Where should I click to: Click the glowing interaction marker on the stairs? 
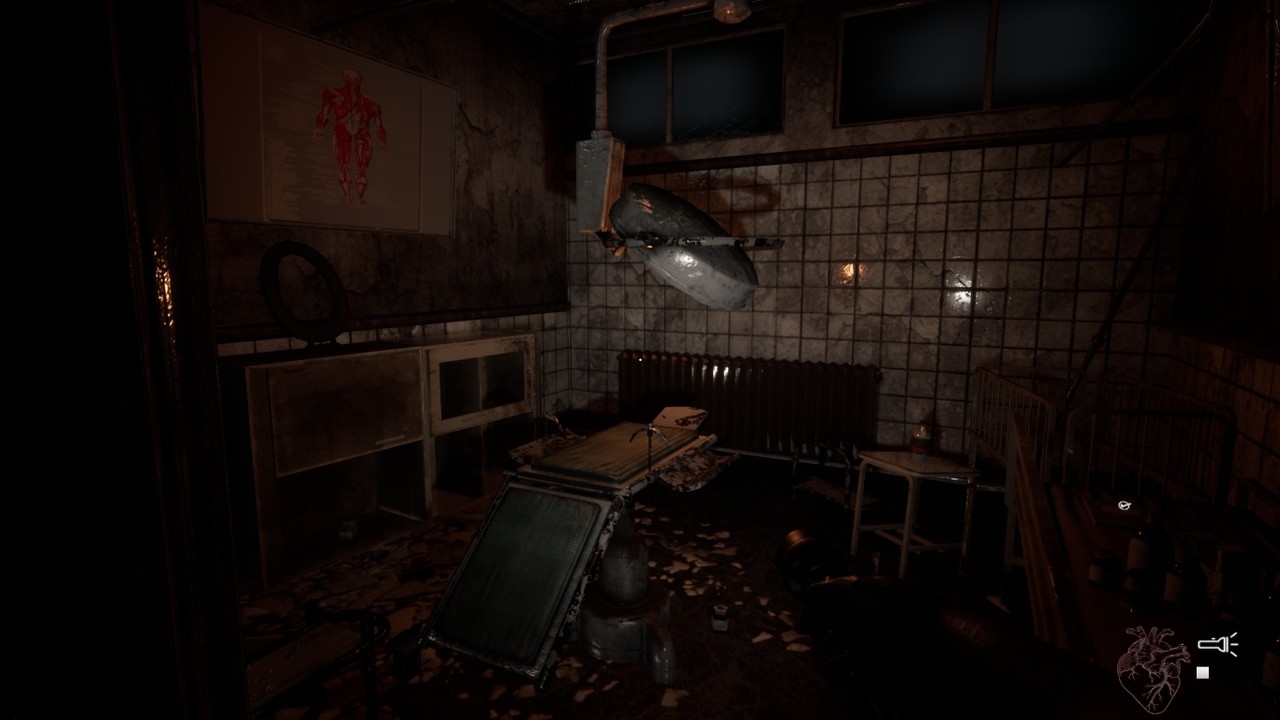pyautogui.click(x=1127, y=505)
